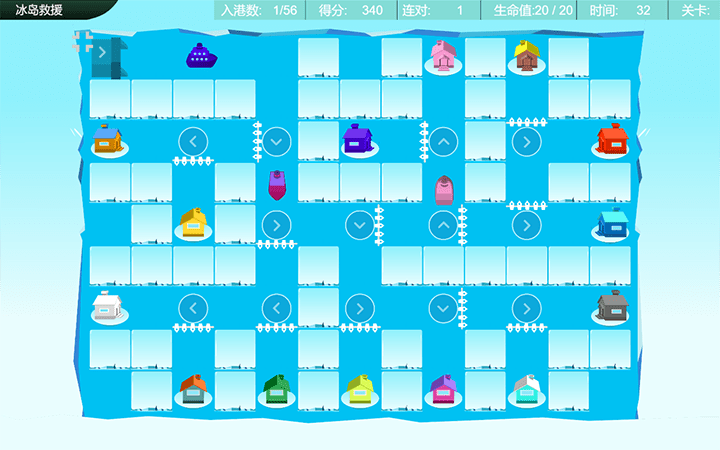Flip the left arrow above the dark-green house

tap(276, 307)
